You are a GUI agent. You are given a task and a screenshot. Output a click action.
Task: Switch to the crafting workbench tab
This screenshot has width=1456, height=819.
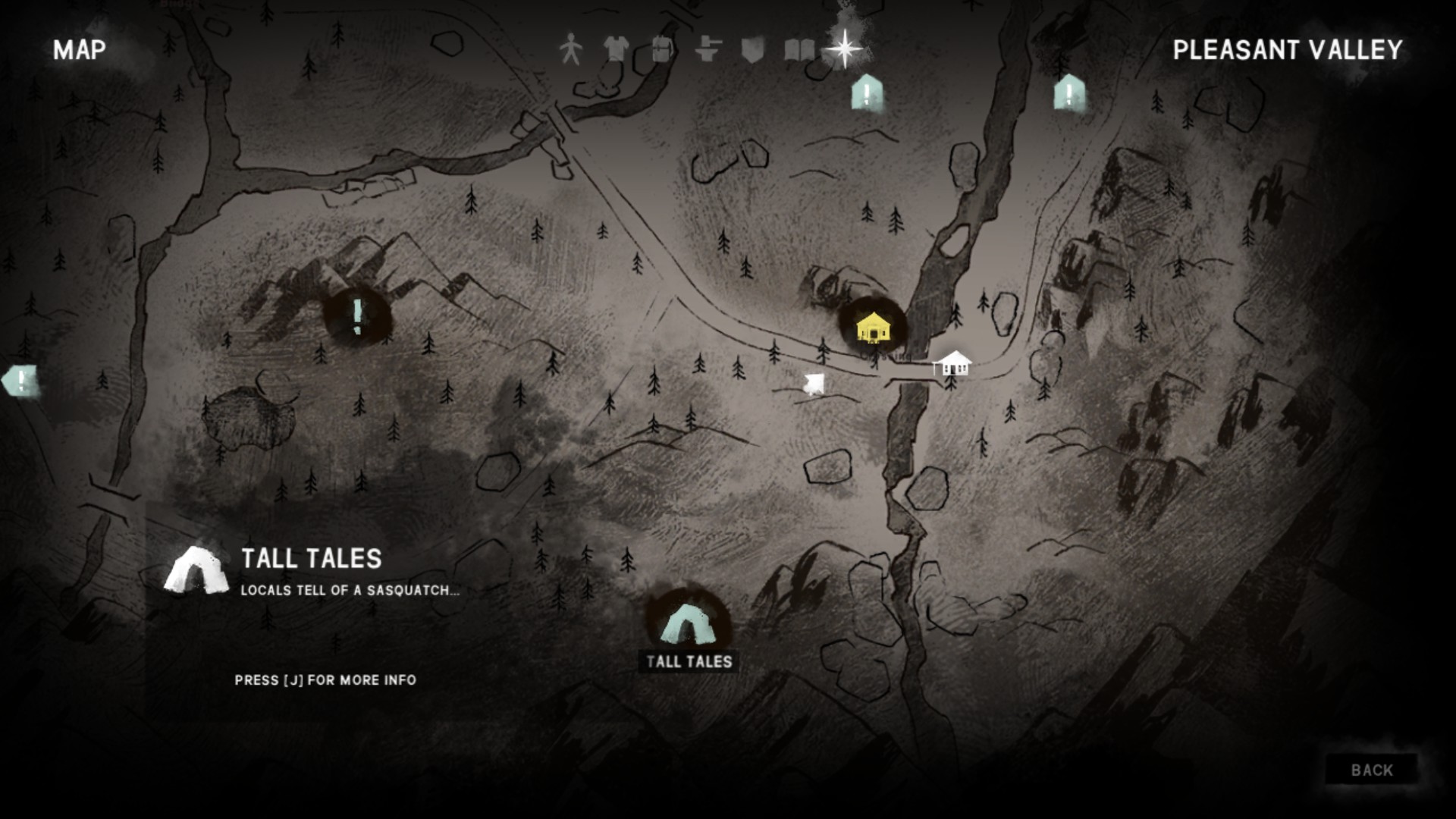coord(707,50)
